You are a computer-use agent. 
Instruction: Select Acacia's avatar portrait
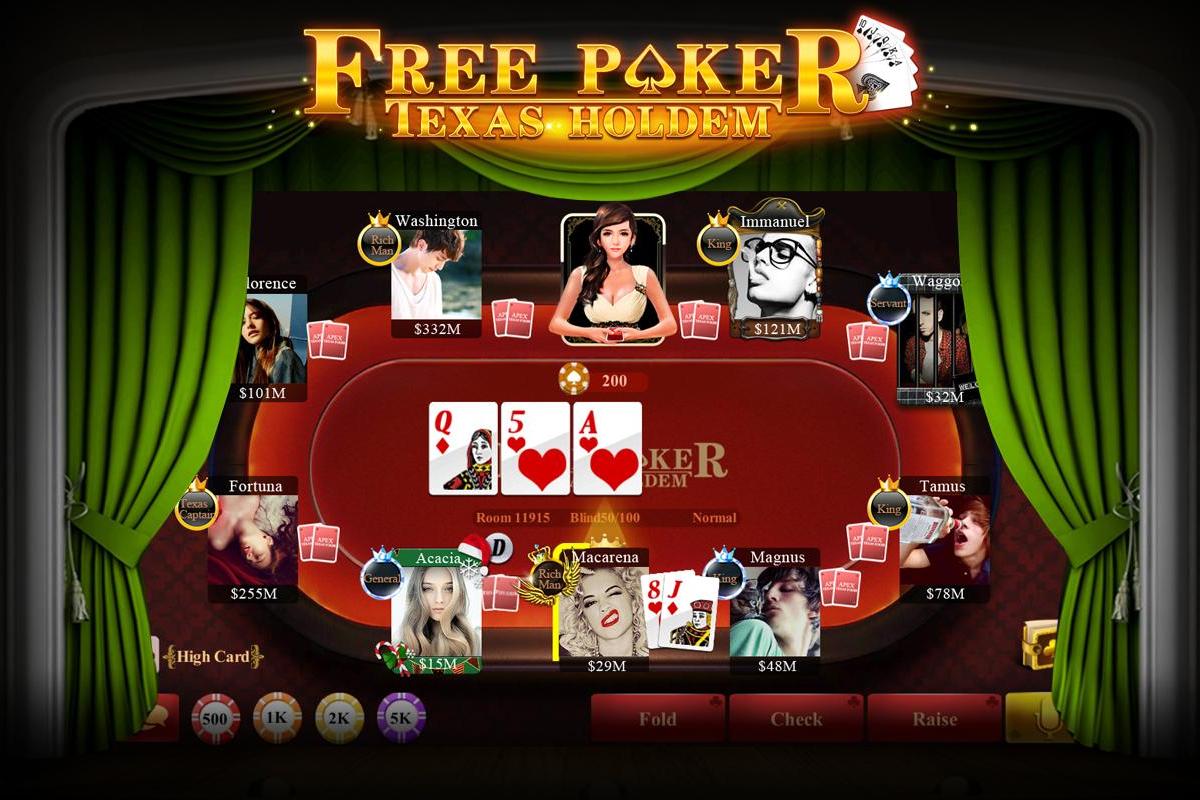(436, 610)
